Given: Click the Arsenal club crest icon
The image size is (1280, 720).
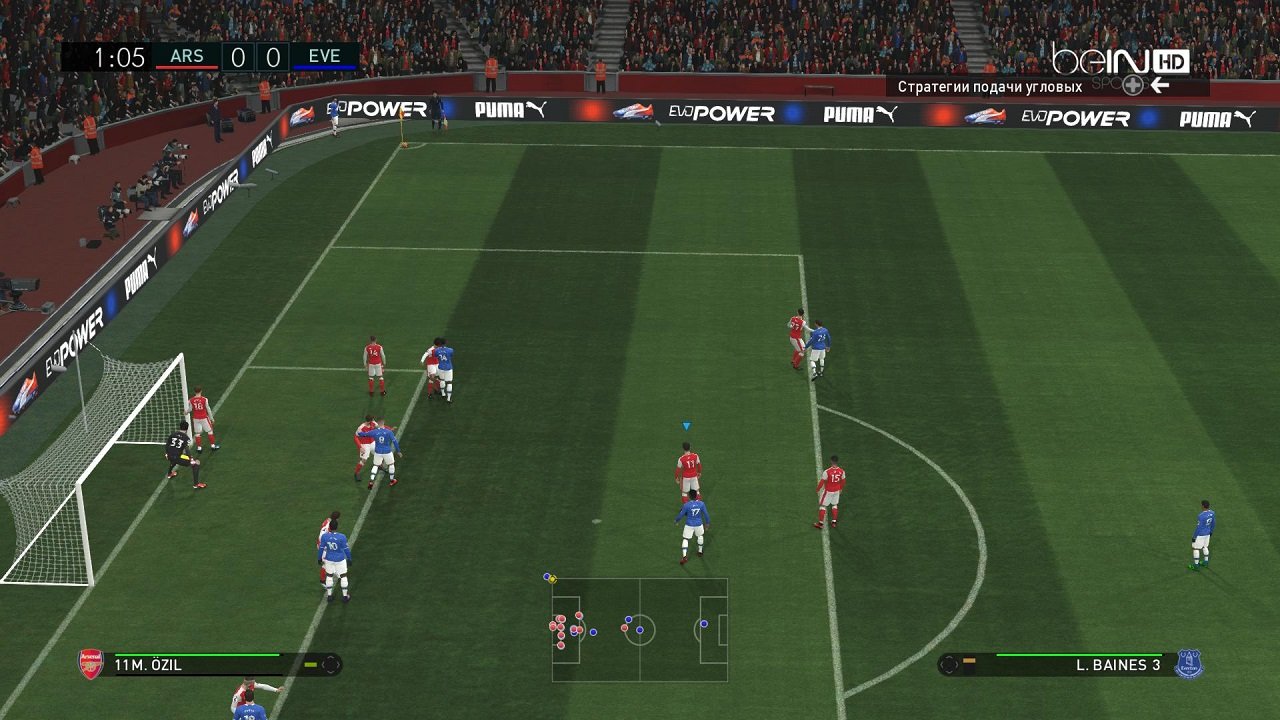Looking at the screenshot, I should coord(90,664).
